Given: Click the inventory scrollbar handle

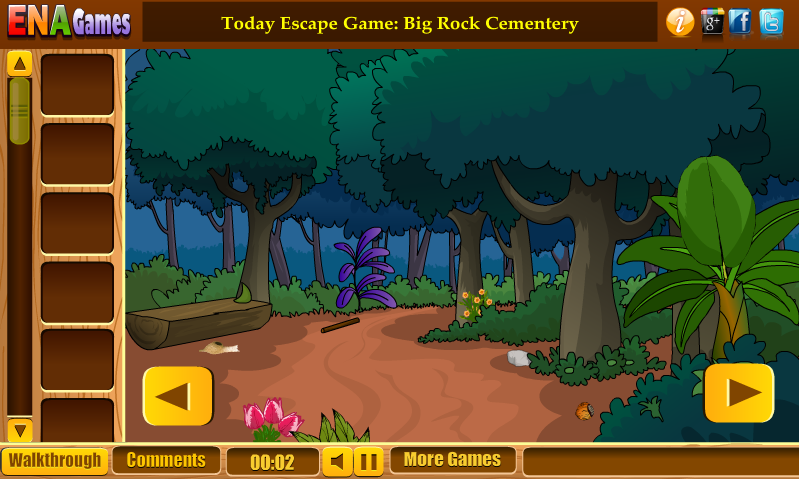Looking at the screenshot, I should (x=19, y=110).
